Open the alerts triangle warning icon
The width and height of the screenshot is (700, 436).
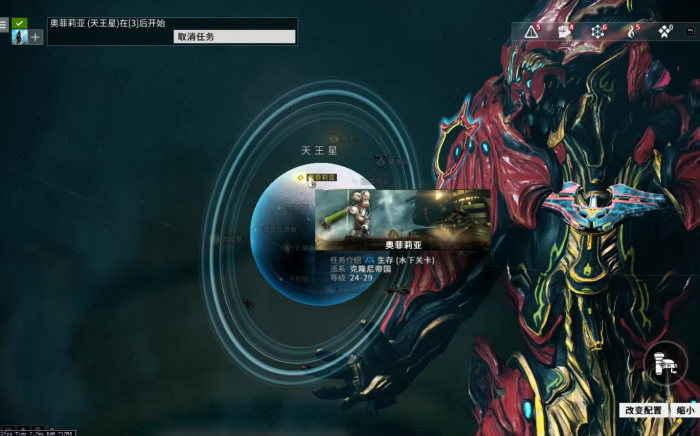click(x=532, y=32)
